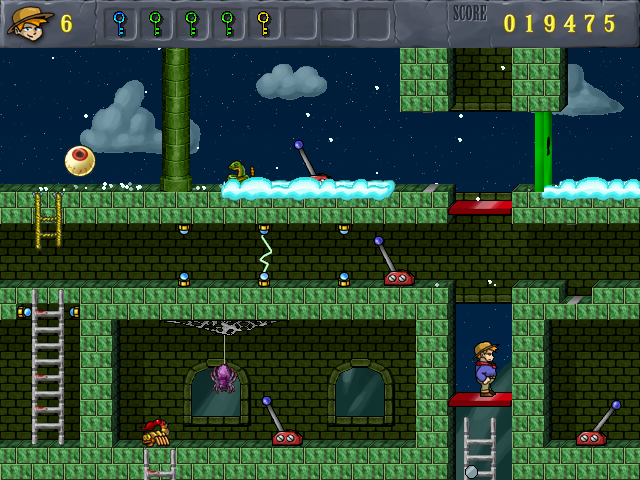The width and height of the screenshot is (640, 480).
Task: Select the blue key inventory slot
Action: pyautogui.click(x=120, y=23)
